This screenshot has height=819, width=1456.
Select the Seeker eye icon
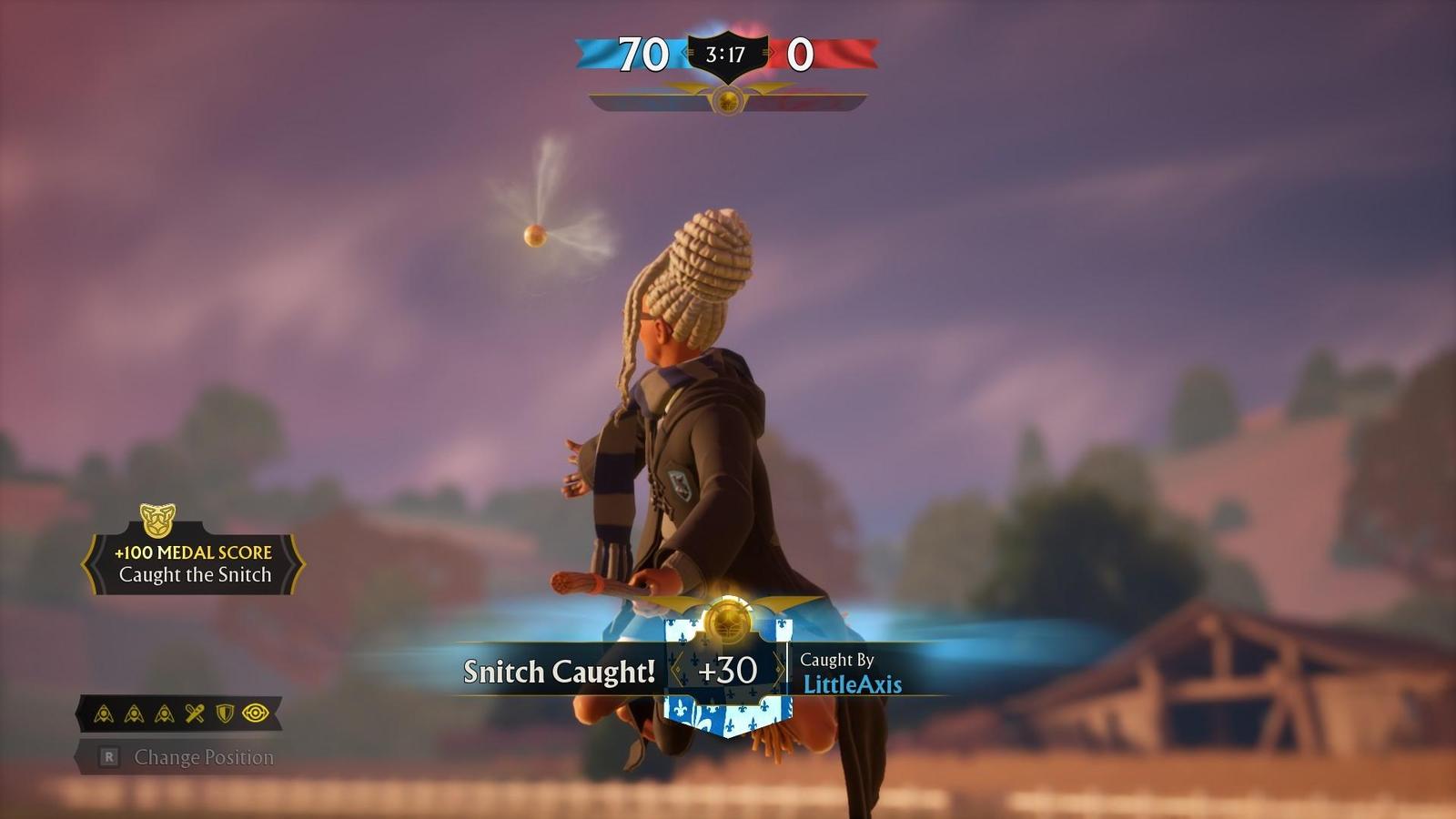coord(255,713)
